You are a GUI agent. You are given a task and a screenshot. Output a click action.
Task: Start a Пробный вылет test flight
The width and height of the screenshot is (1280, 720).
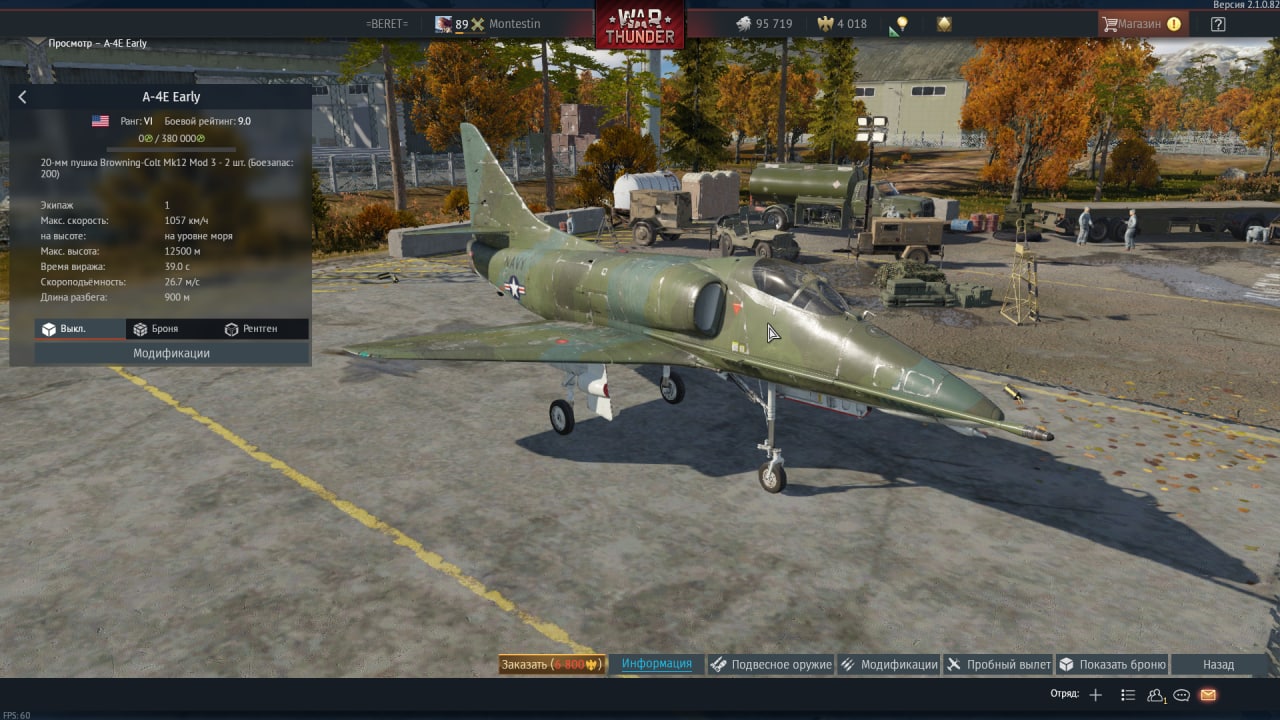point(998,664)
